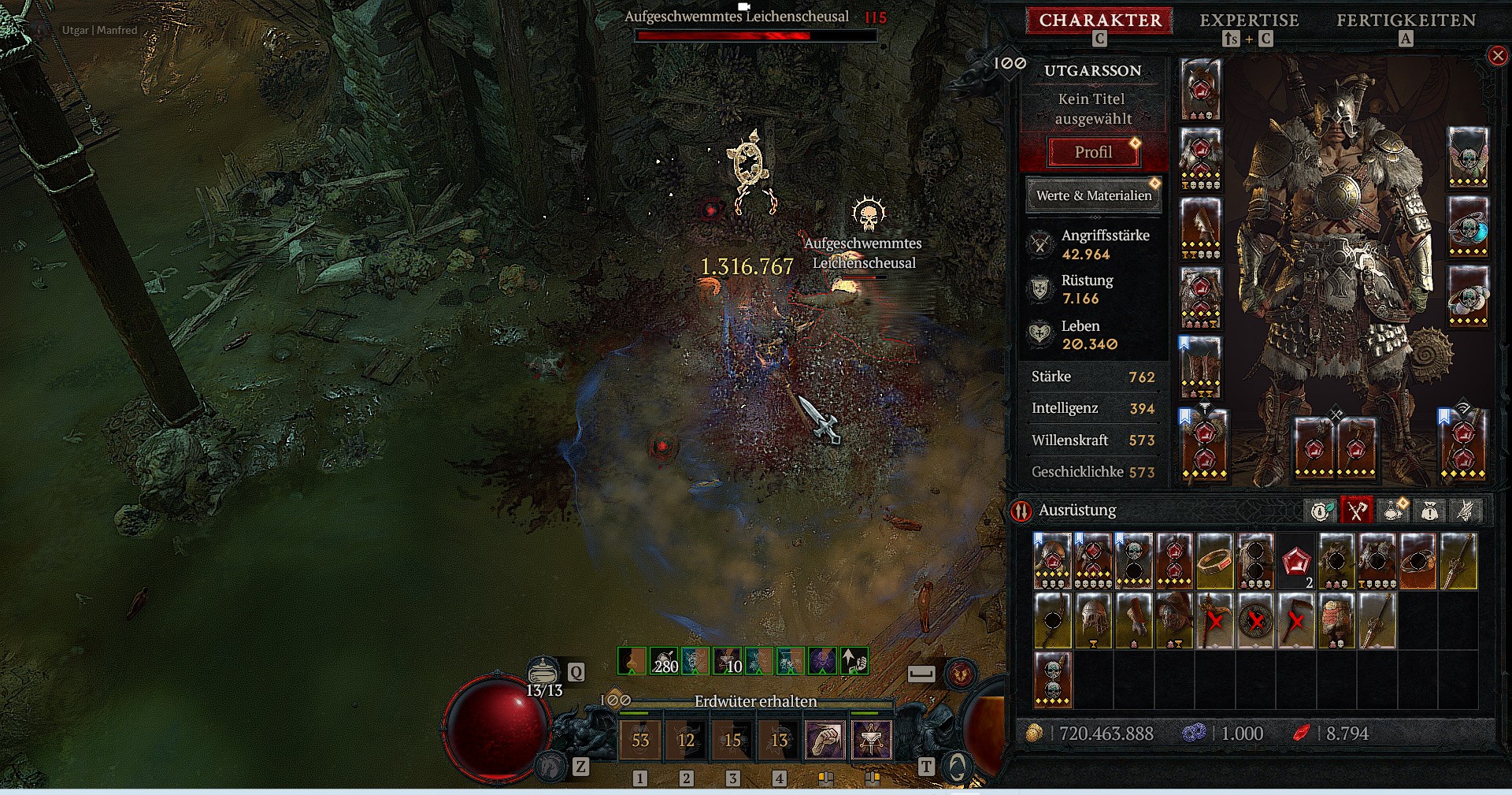Select the gold ring with red gem
Screen dimensions: 1512x795
point(1214,561)
